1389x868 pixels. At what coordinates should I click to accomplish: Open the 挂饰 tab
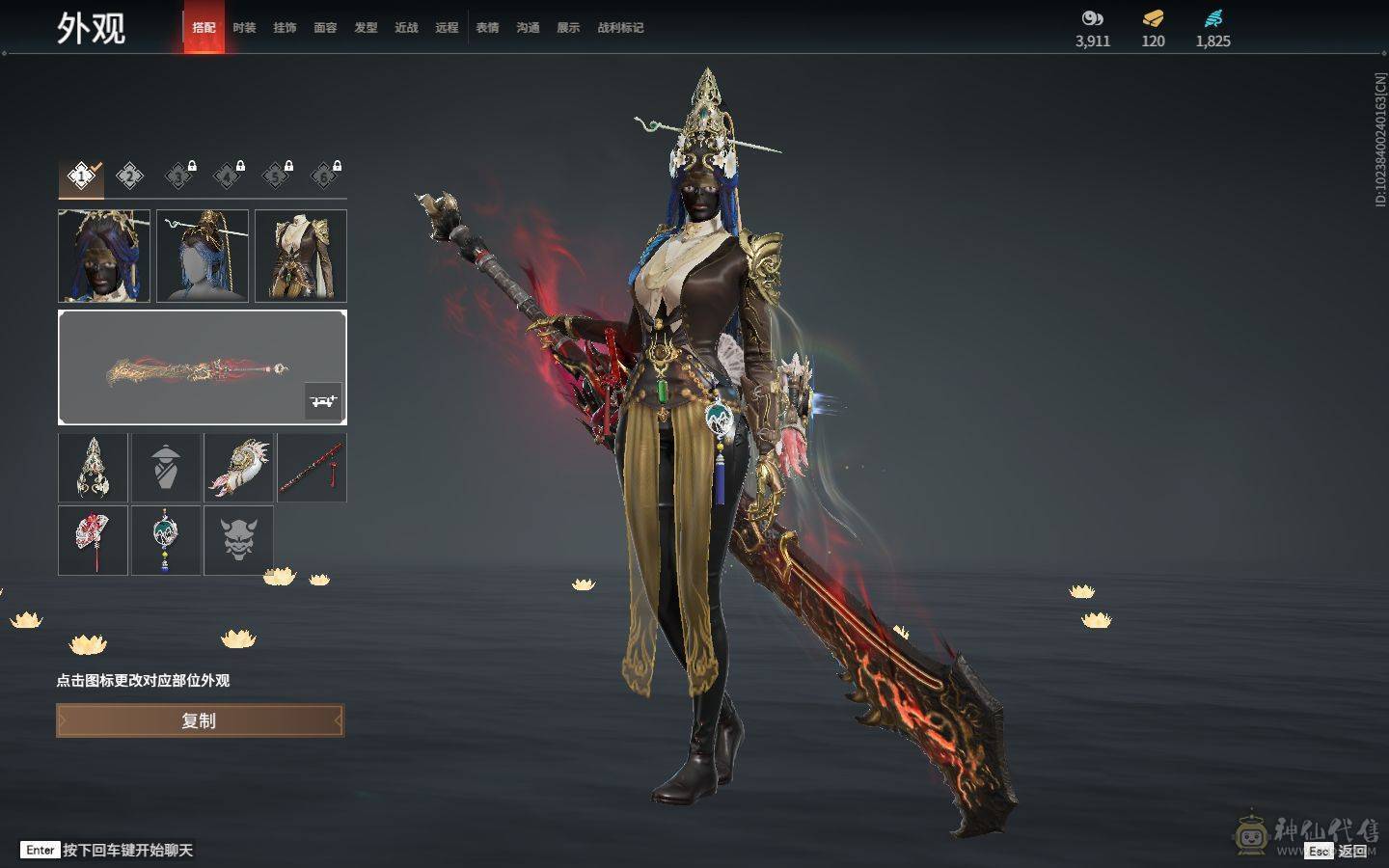(x=285, y=28)
